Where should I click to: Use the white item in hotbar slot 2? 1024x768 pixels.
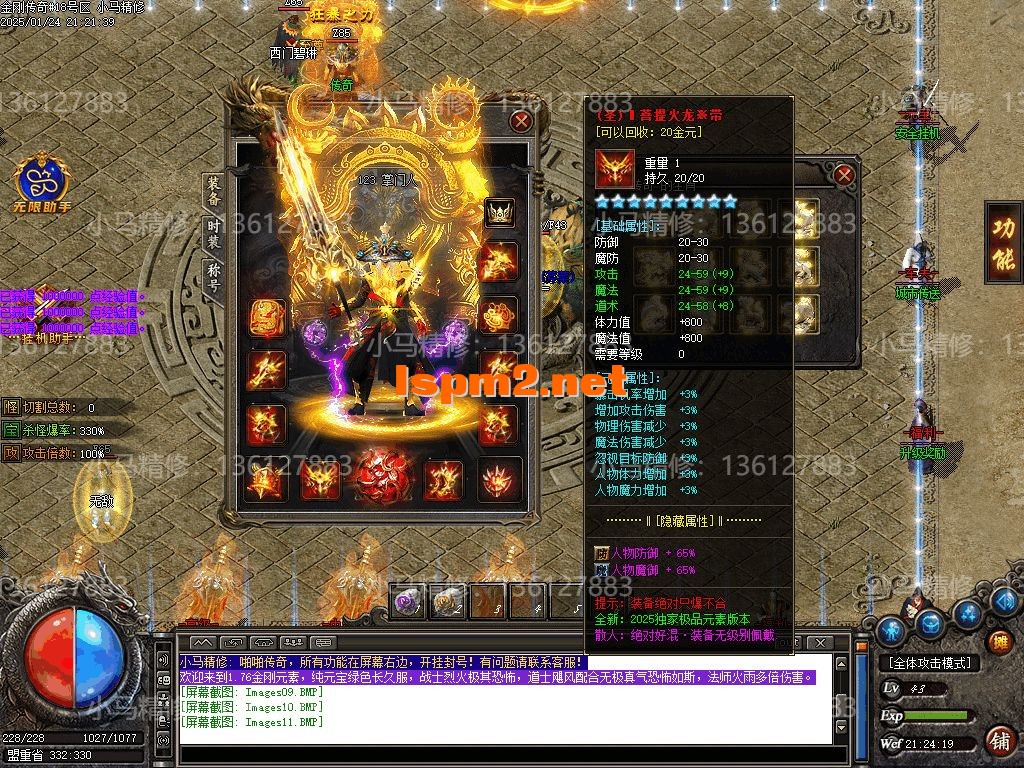447,601
